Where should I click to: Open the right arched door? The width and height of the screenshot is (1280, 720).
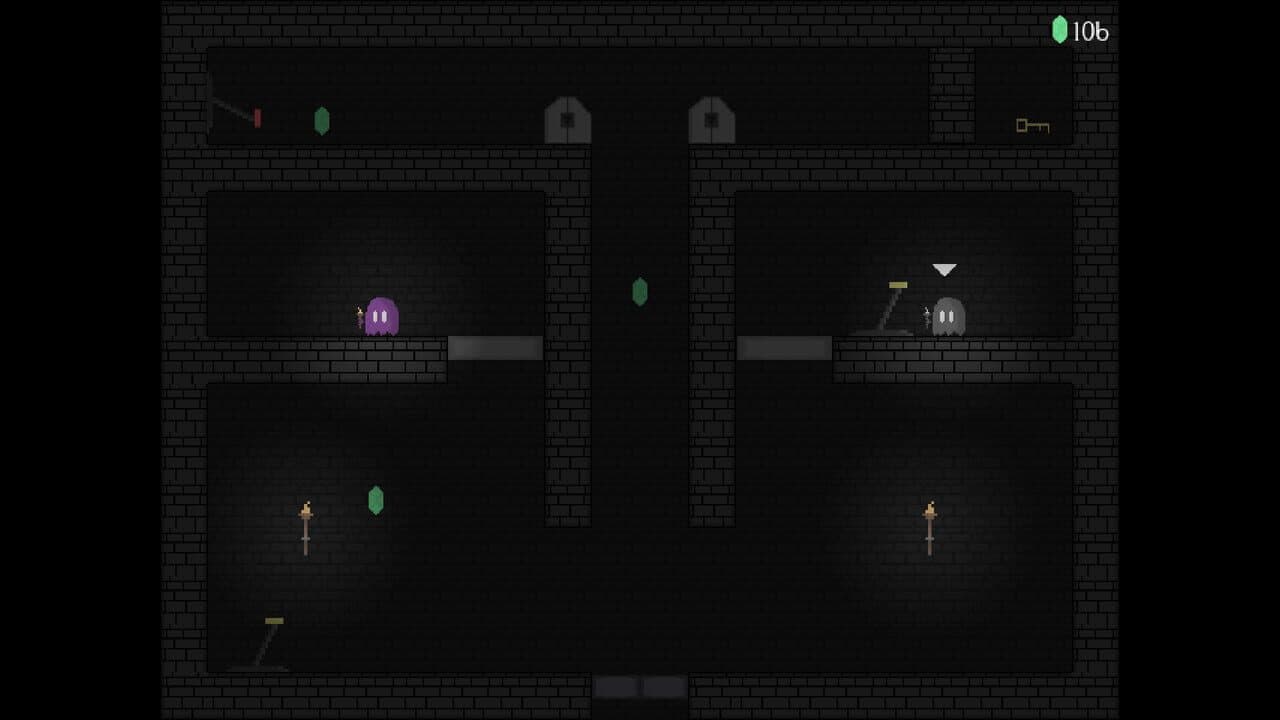711,120
